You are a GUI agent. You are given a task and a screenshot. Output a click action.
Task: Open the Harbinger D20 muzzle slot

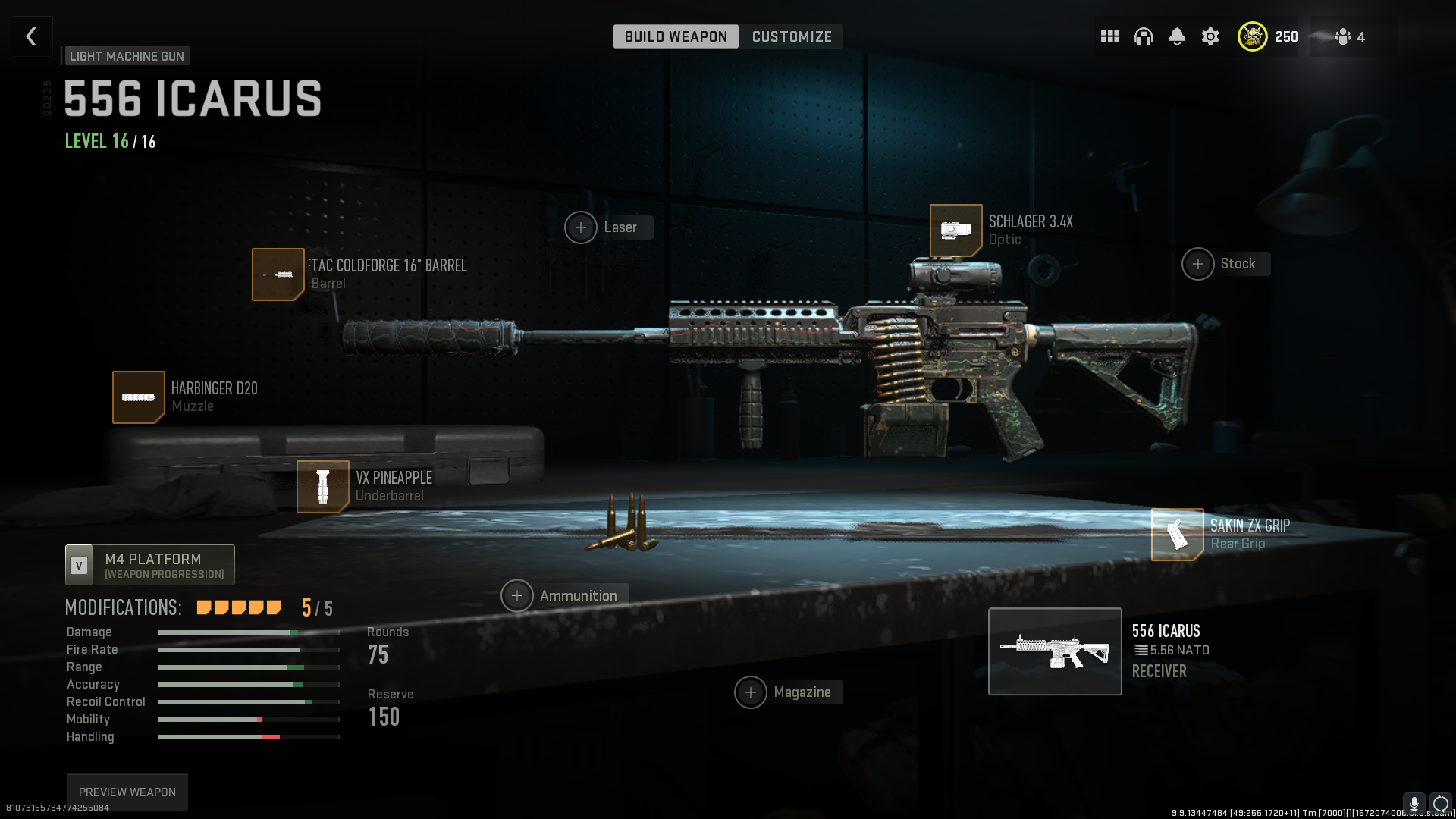click(x=139, y=397)
